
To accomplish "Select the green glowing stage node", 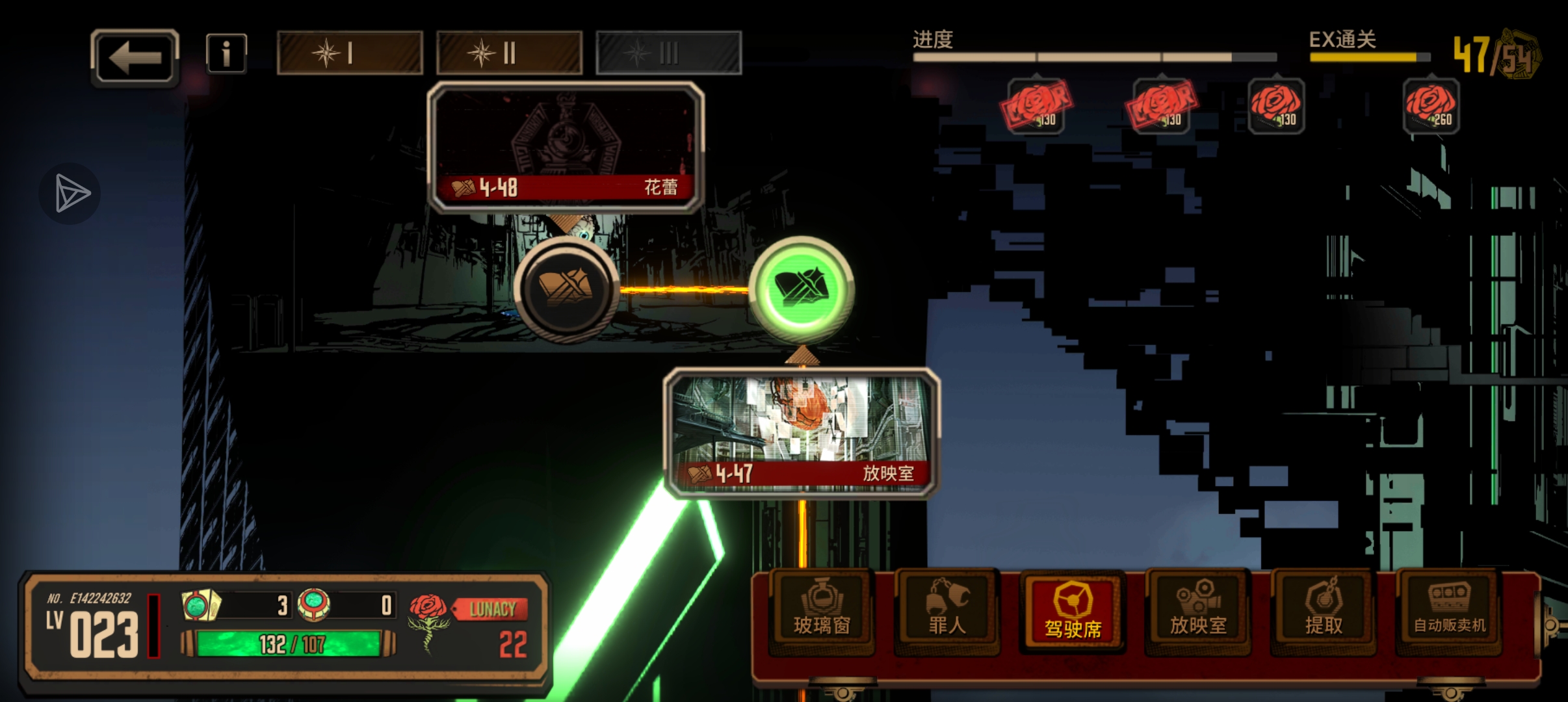I will [x=802, y=288].
